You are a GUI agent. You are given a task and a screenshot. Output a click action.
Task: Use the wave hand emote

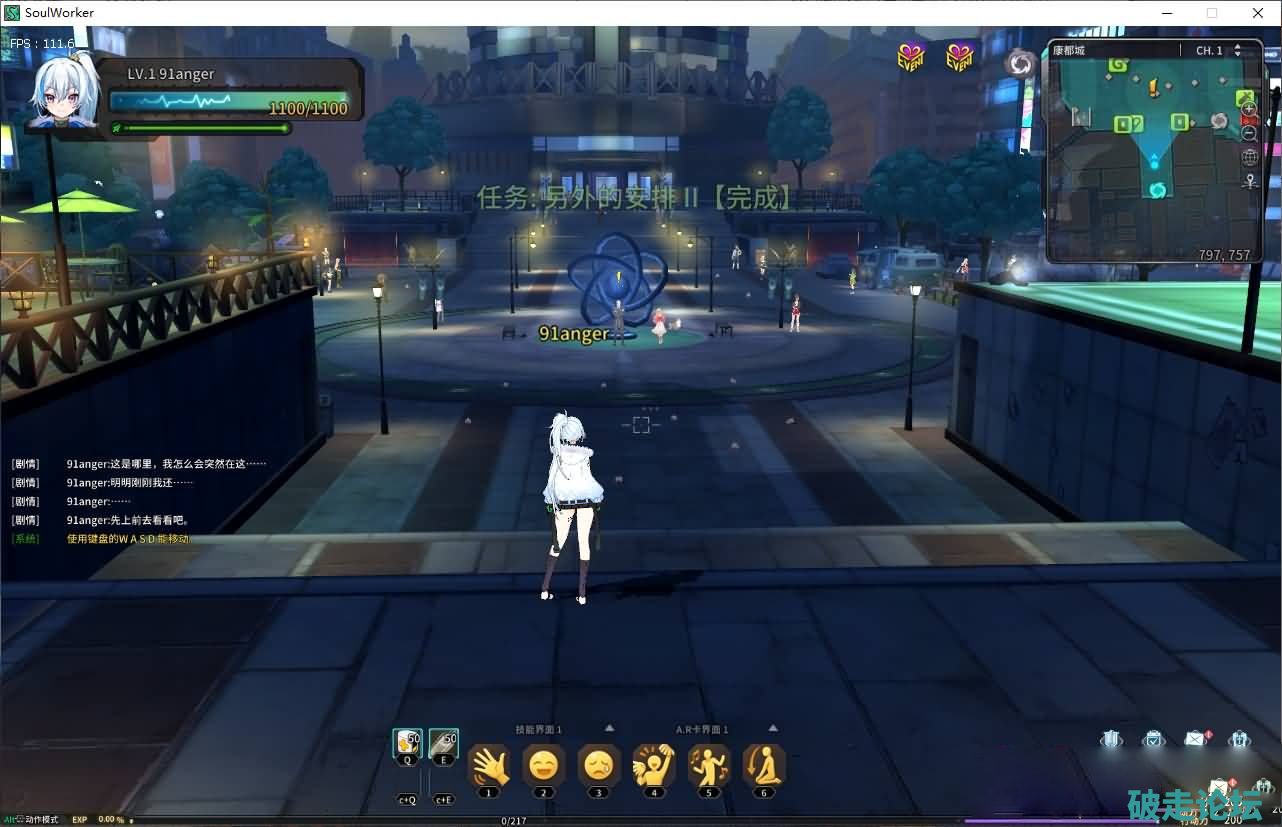[x=489, y=766]
